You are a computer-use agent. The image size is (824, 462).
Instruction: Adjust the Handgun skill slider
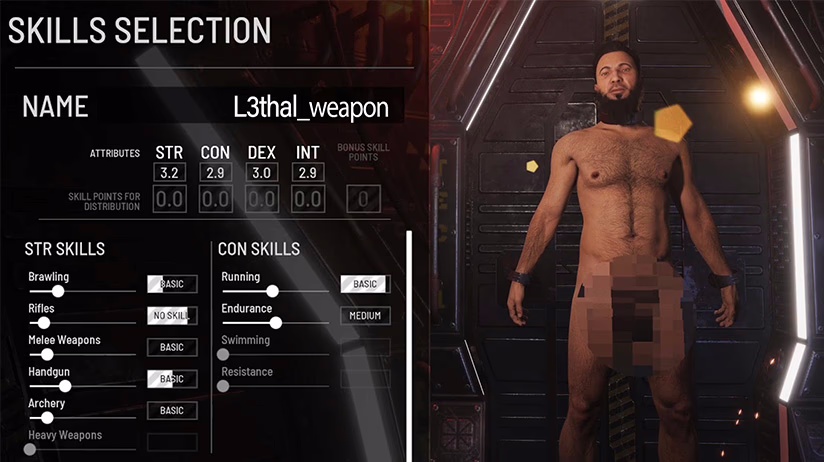[65, 386]
